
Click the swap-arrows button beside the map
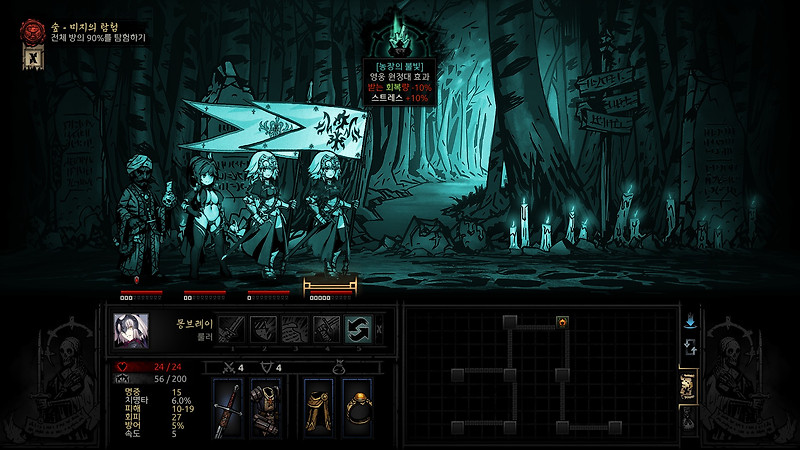689,347
